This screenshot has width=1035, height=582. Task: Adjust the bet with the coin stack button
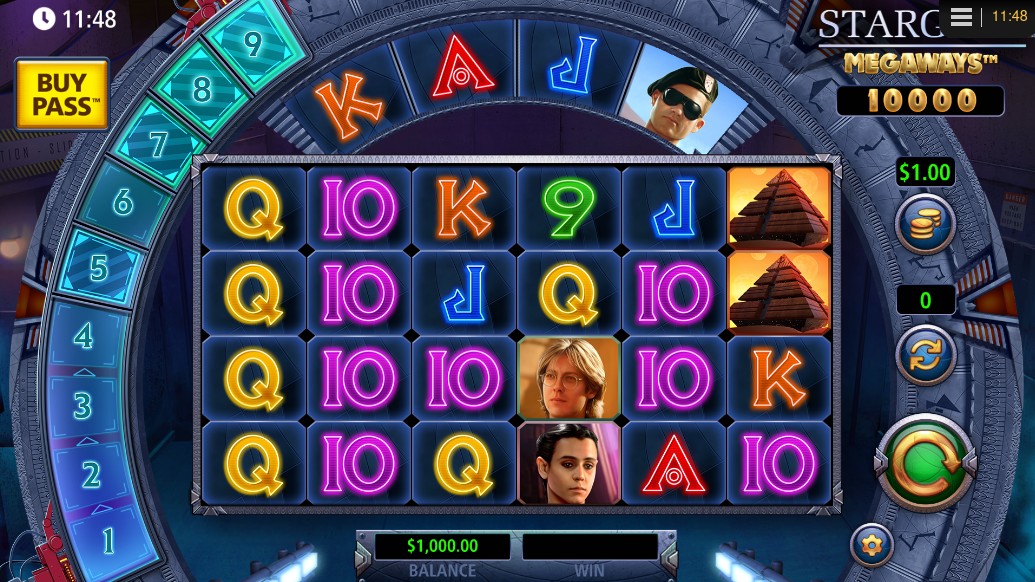tap(925, 223)
